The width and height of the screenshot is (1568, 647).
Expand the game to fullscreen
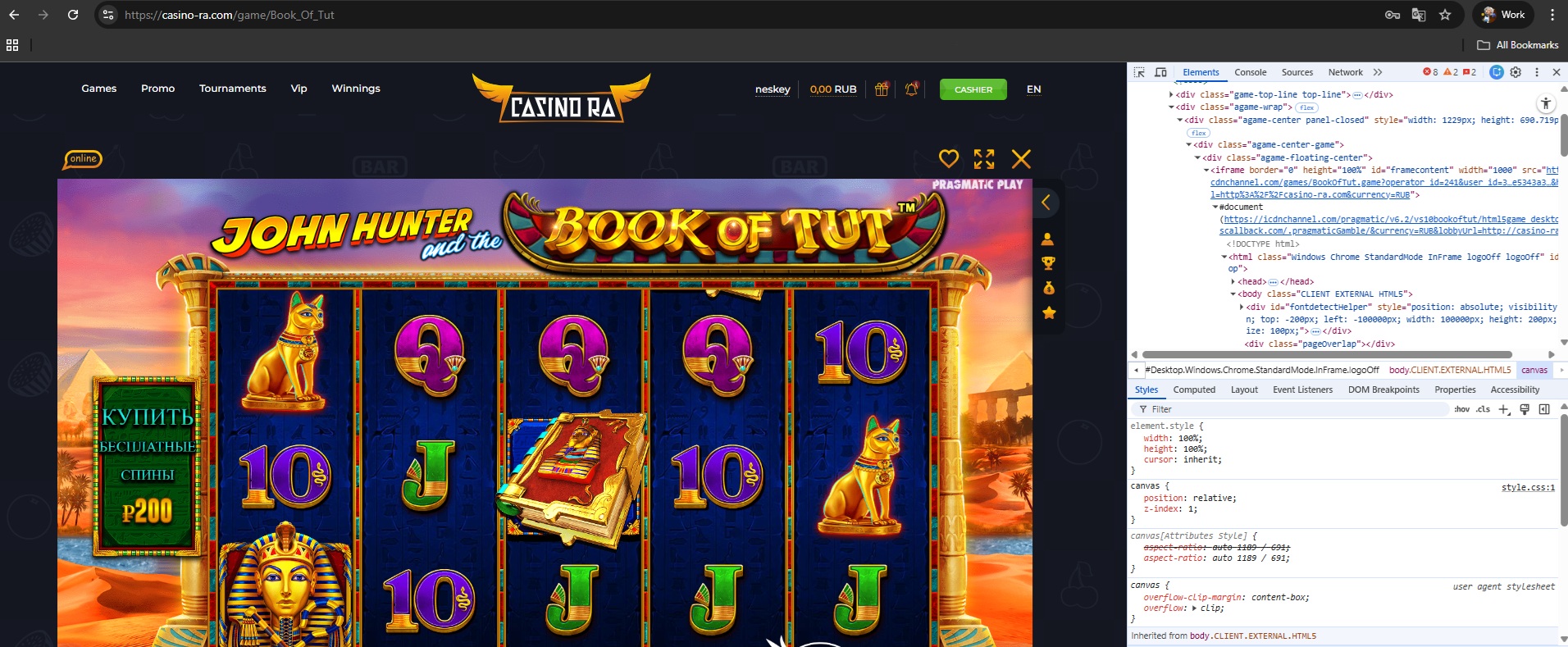tap(984, 158)
